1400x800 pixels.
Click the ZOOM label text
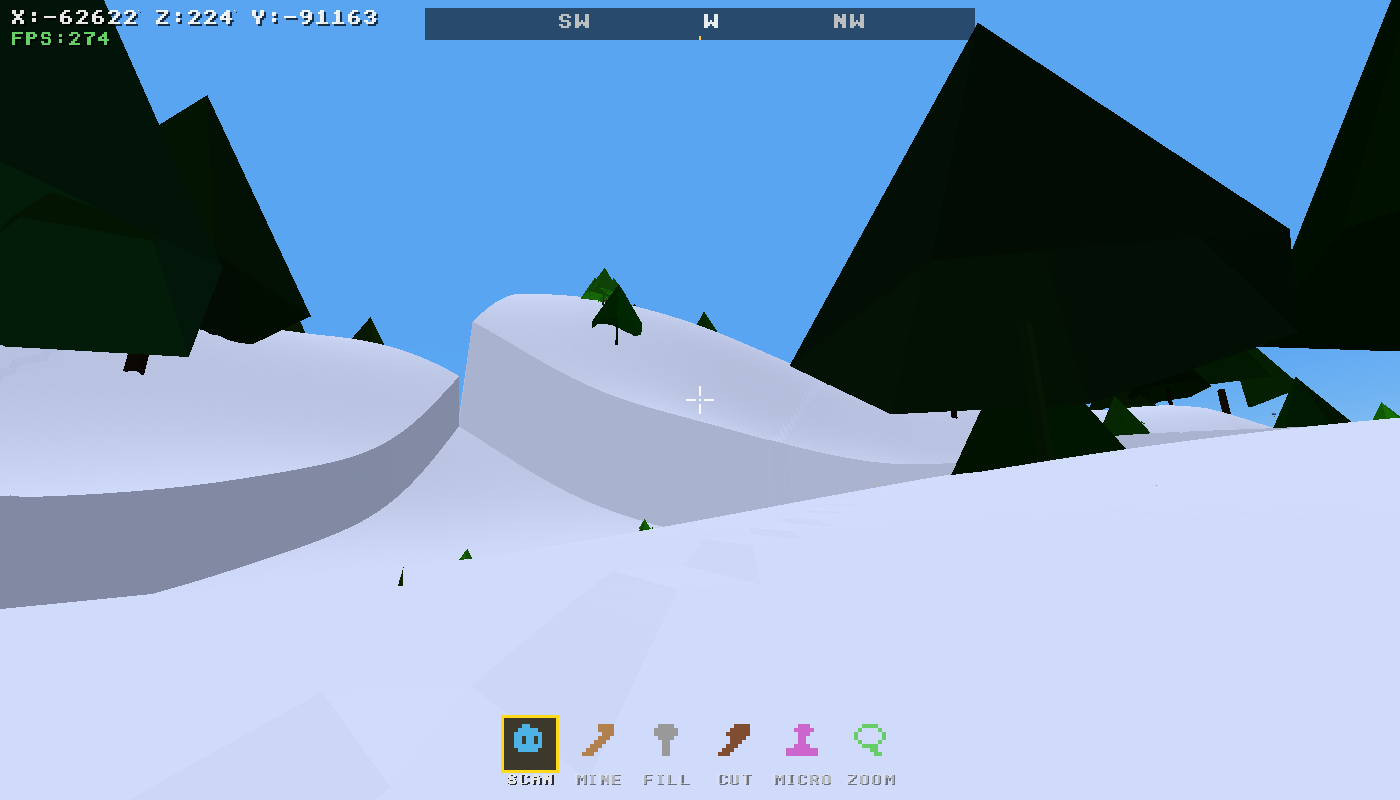point(872,781)
